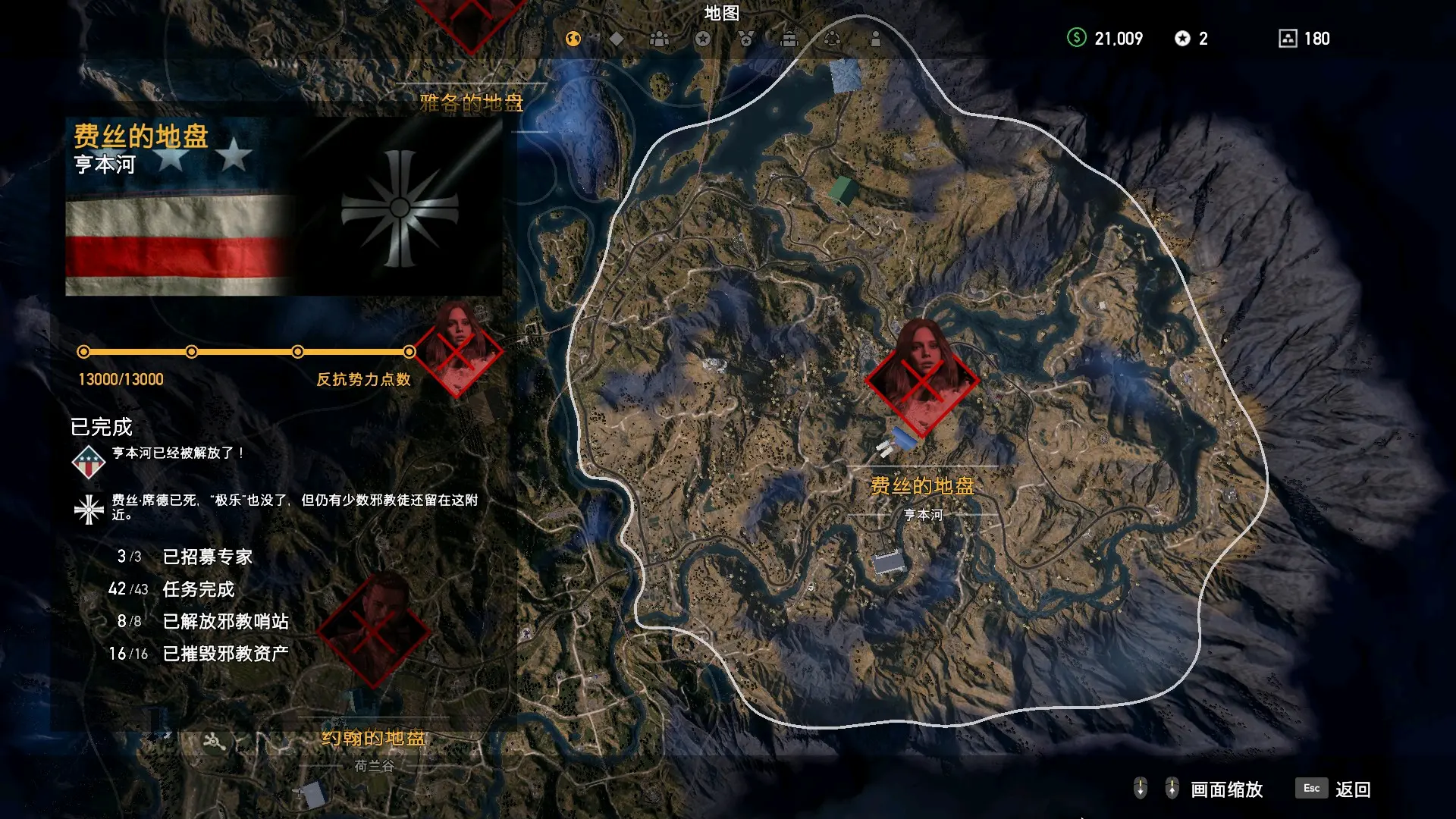Open the three-people roster tab
Viewport: 1456px width, 819px height.
point(660,39)
